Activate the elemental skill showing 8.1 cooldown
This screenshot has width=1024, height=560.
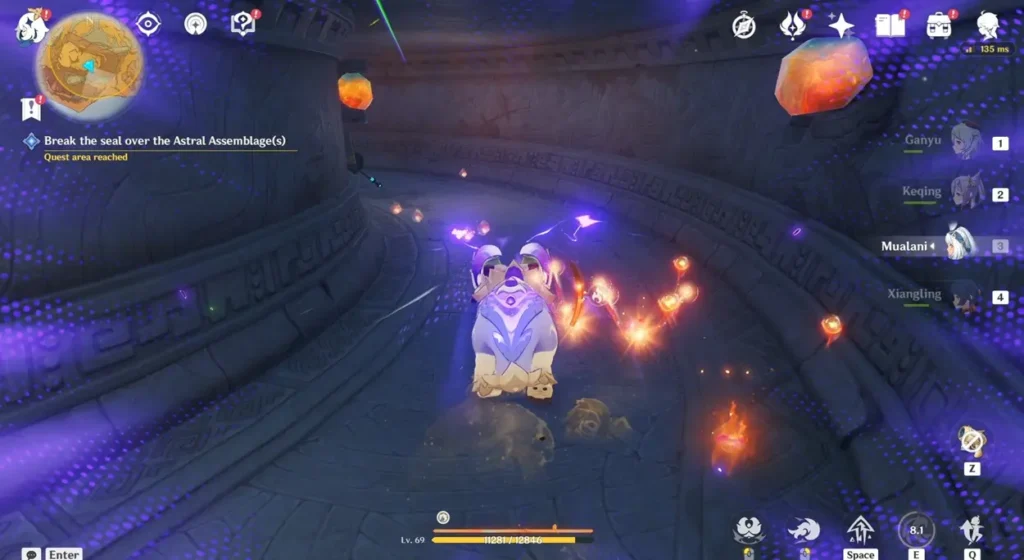pos(916,530)
